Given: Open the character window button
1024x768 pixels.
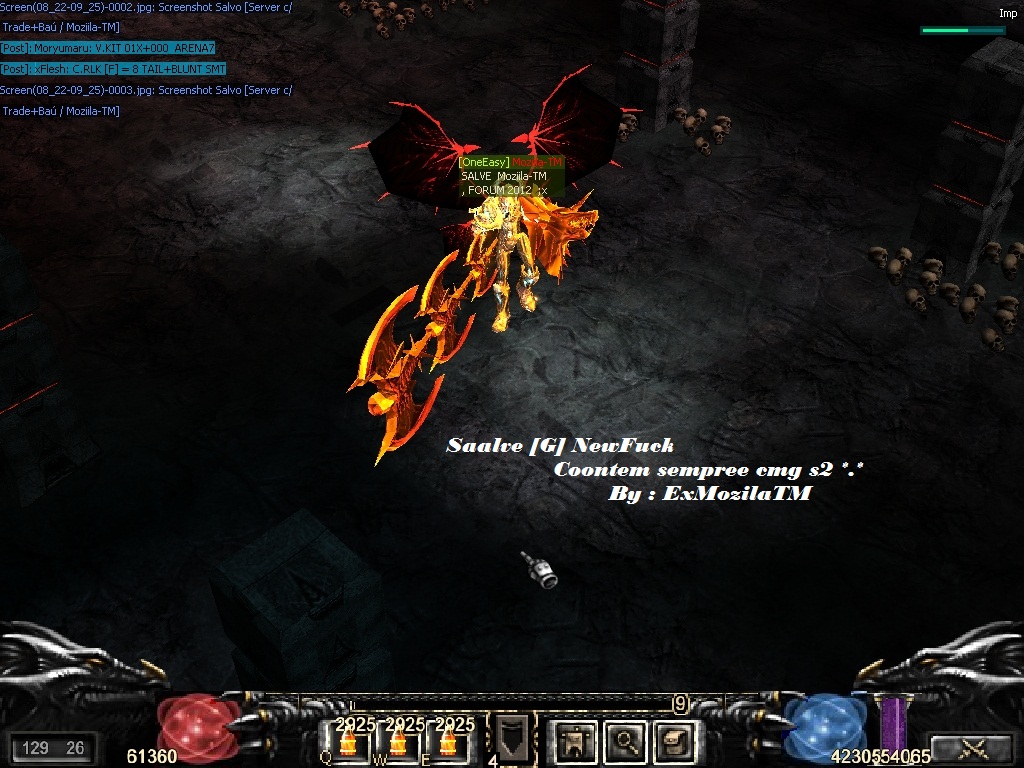Looking at the screenshot, I should click(x=575, y=741).
